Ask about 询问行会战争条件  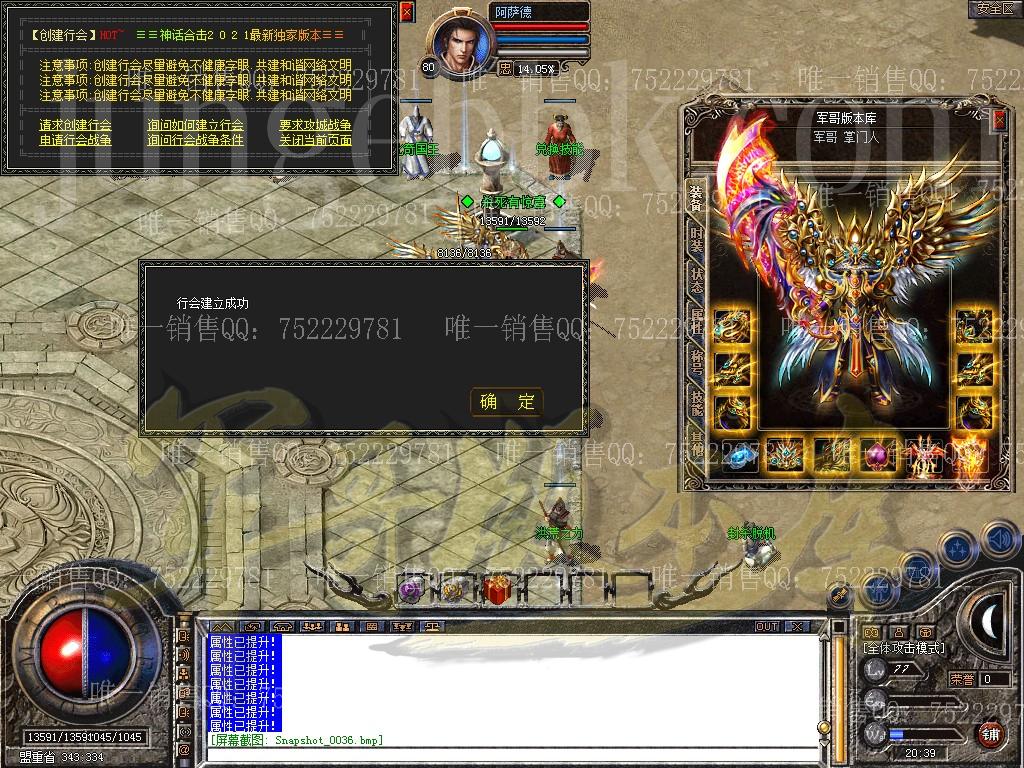pos(195,140)
